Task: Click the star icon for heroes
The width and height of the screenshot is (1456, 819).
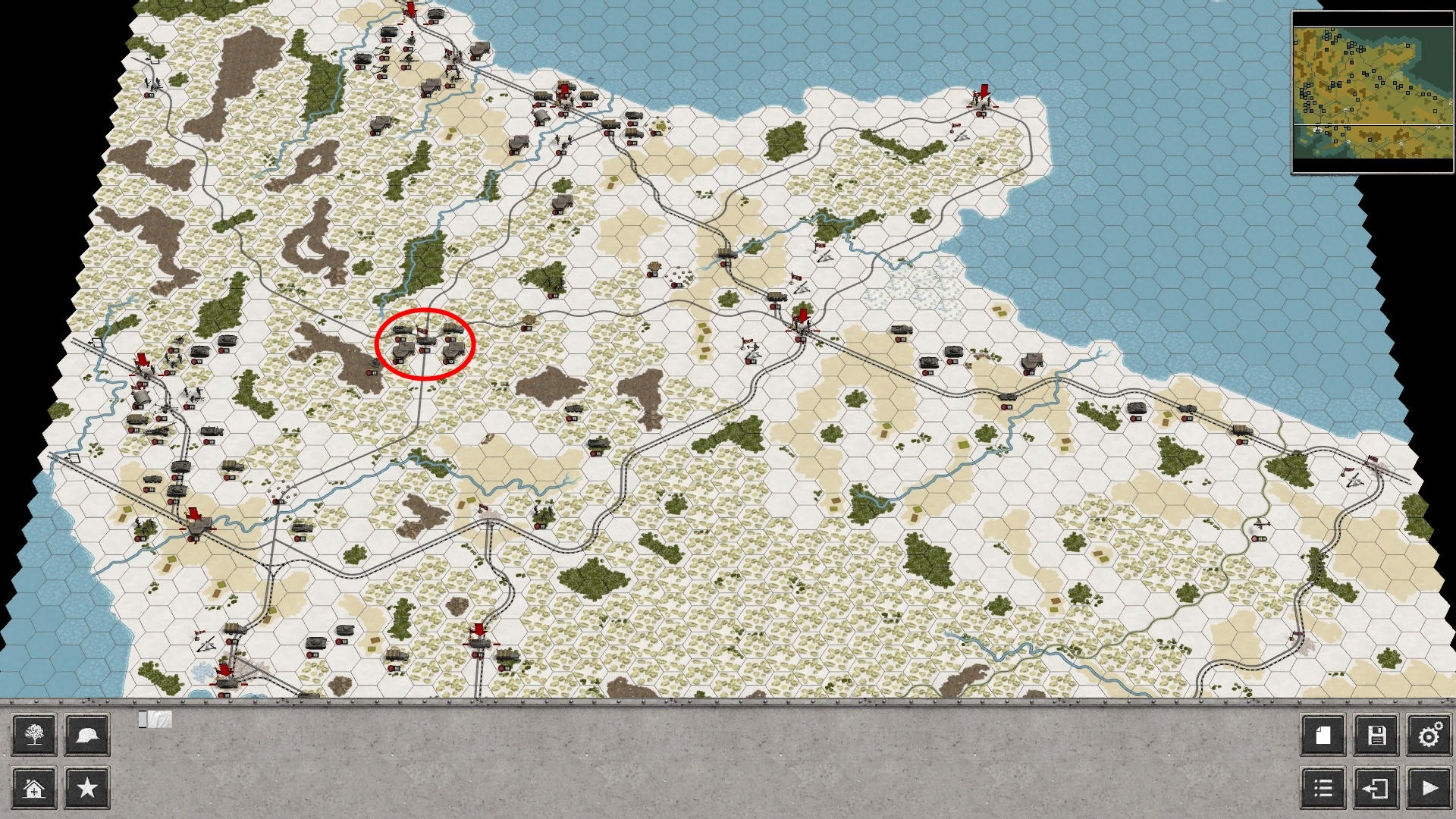Action: point(86,787)
